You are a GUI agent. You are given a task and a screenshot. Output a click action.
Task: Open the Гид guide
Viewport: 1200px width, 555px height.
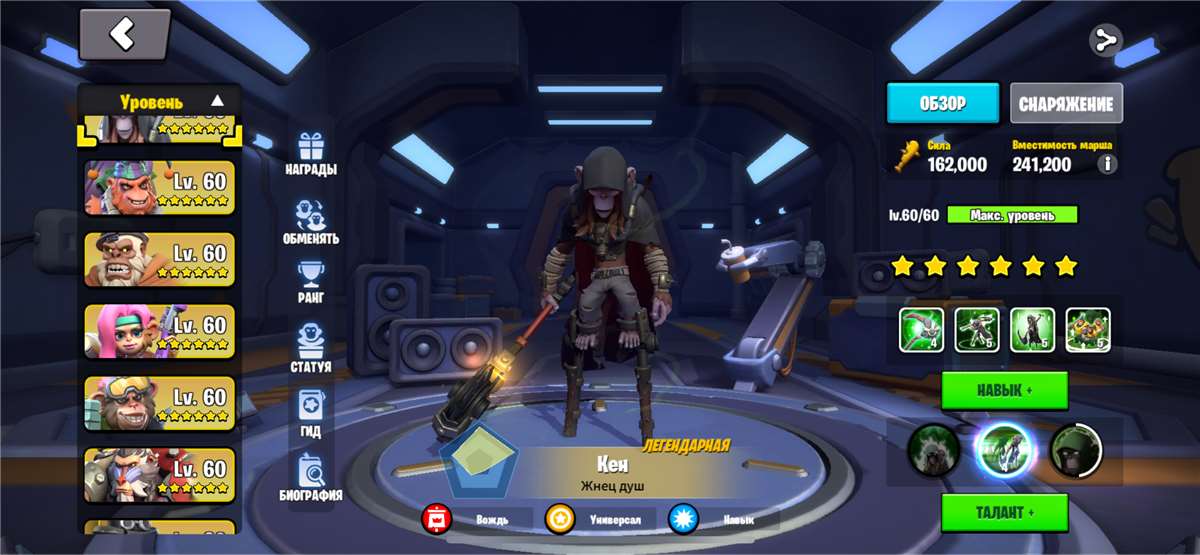(311, 415)
